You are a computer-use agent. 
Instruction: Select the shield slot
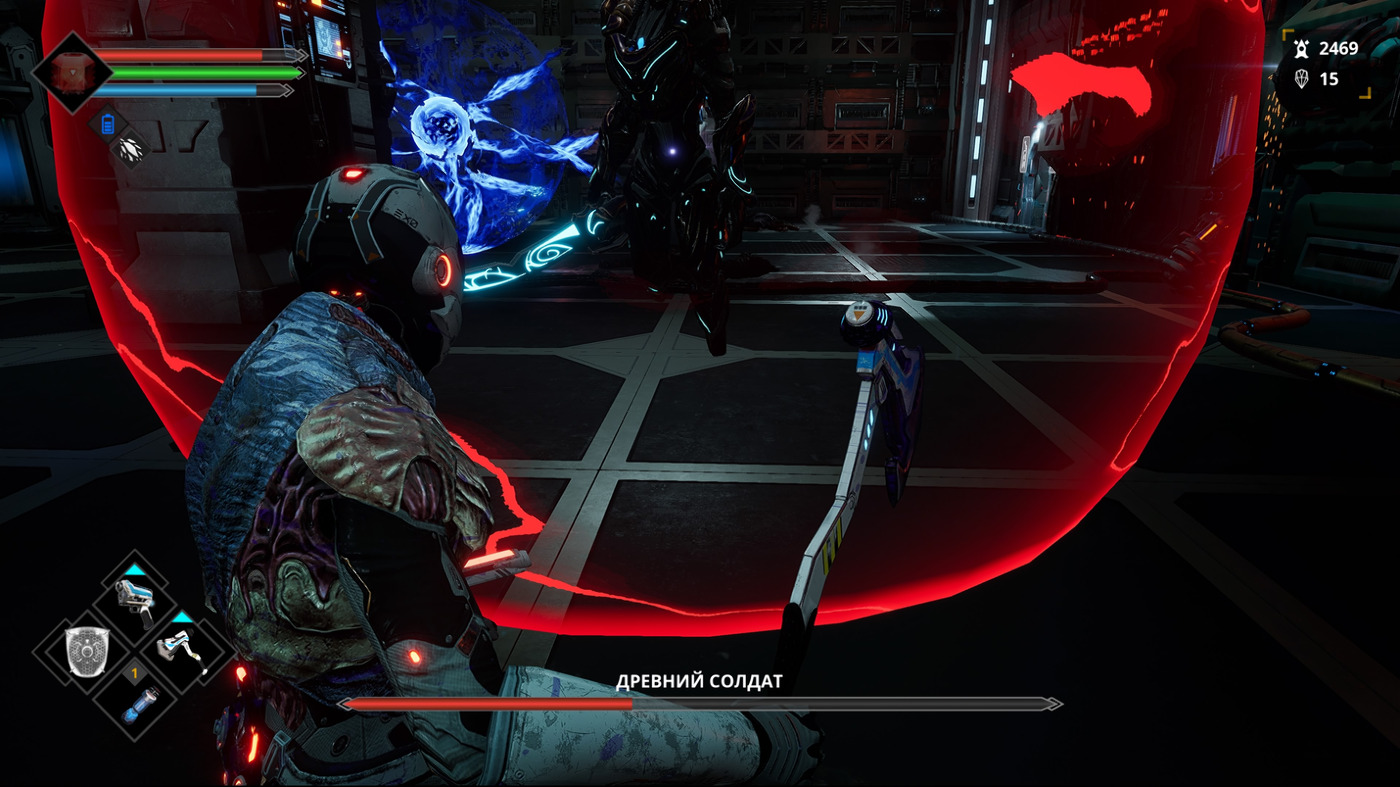coord(85,651)
